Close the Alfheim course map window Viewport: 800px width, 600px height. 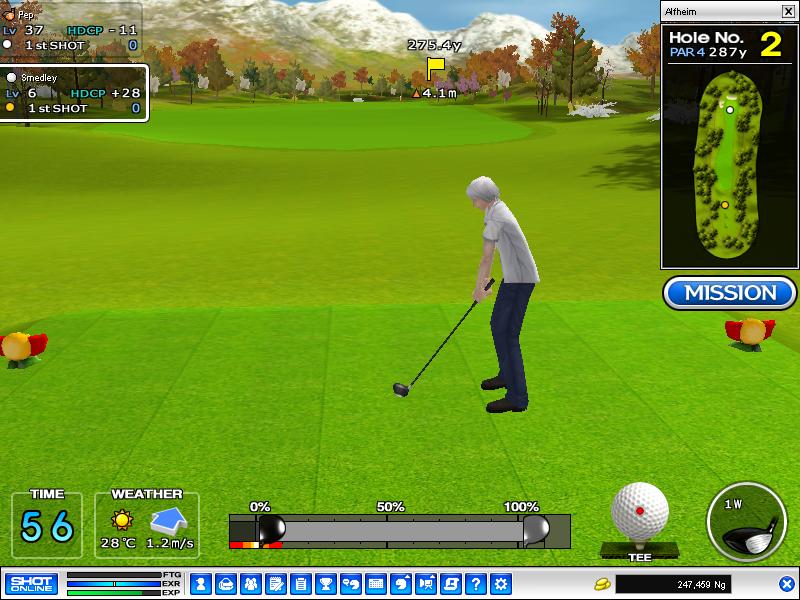click(x=788, y=11)
